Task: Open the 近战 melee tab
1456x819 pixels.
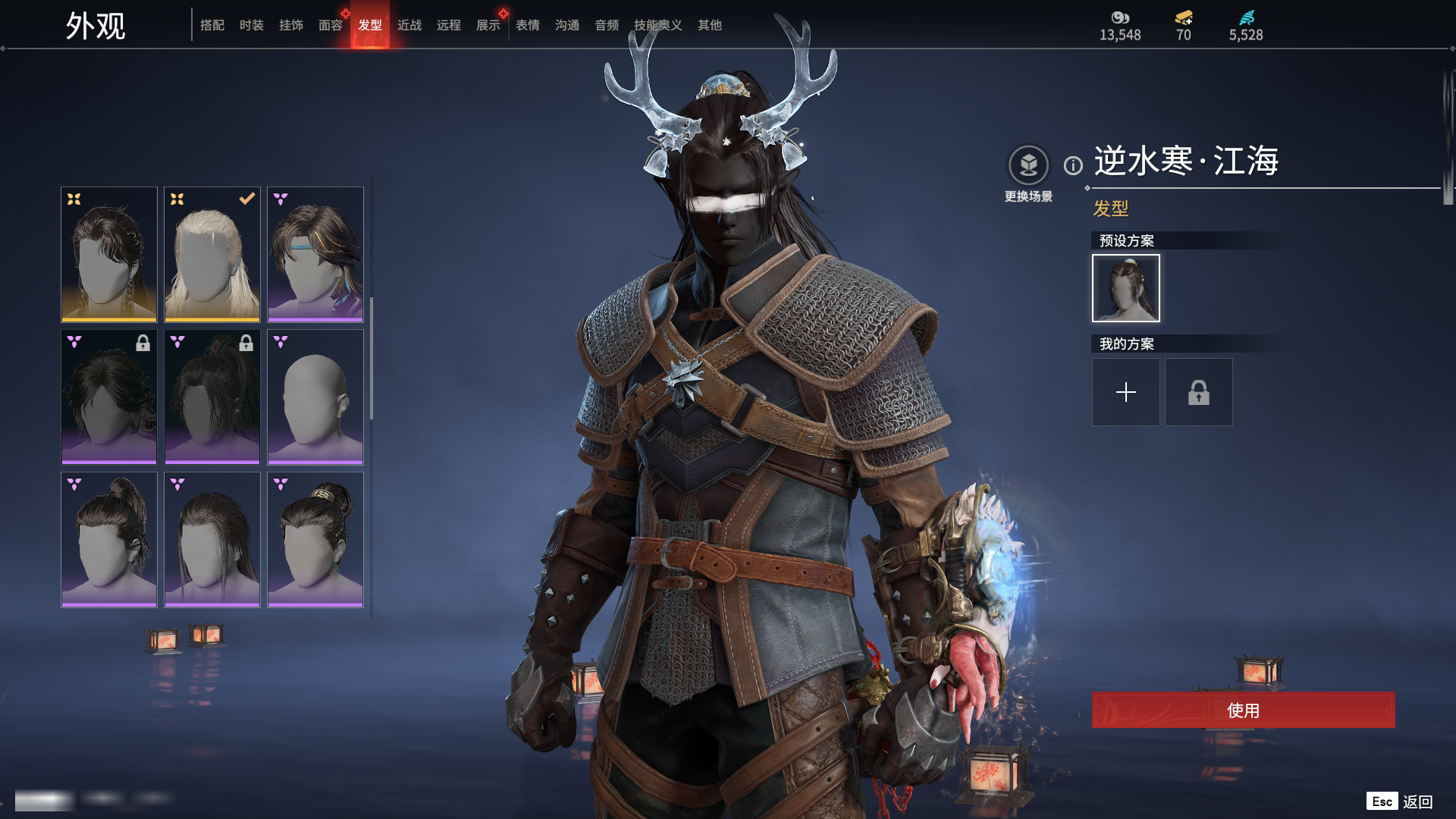Action: (409, 25)
